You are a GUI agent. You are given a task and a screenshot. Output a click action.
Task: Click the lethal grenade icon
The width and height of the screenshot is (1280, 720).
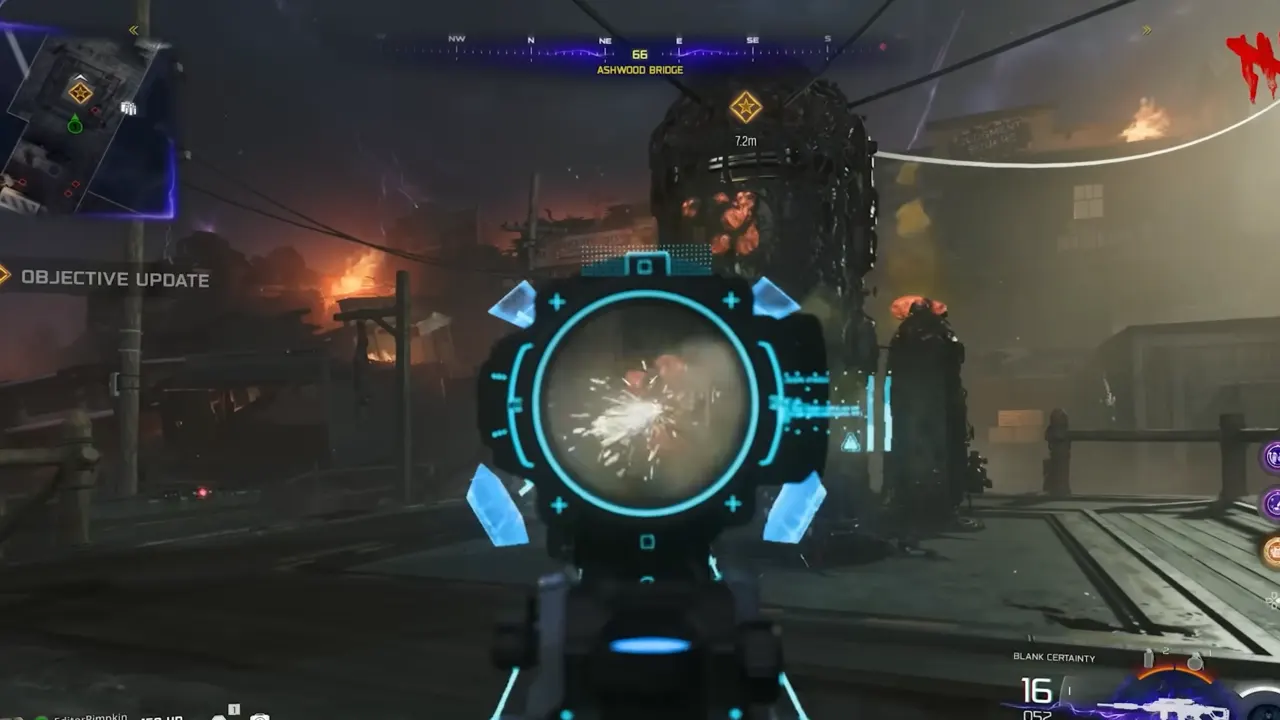click(x=1196, y=661)
